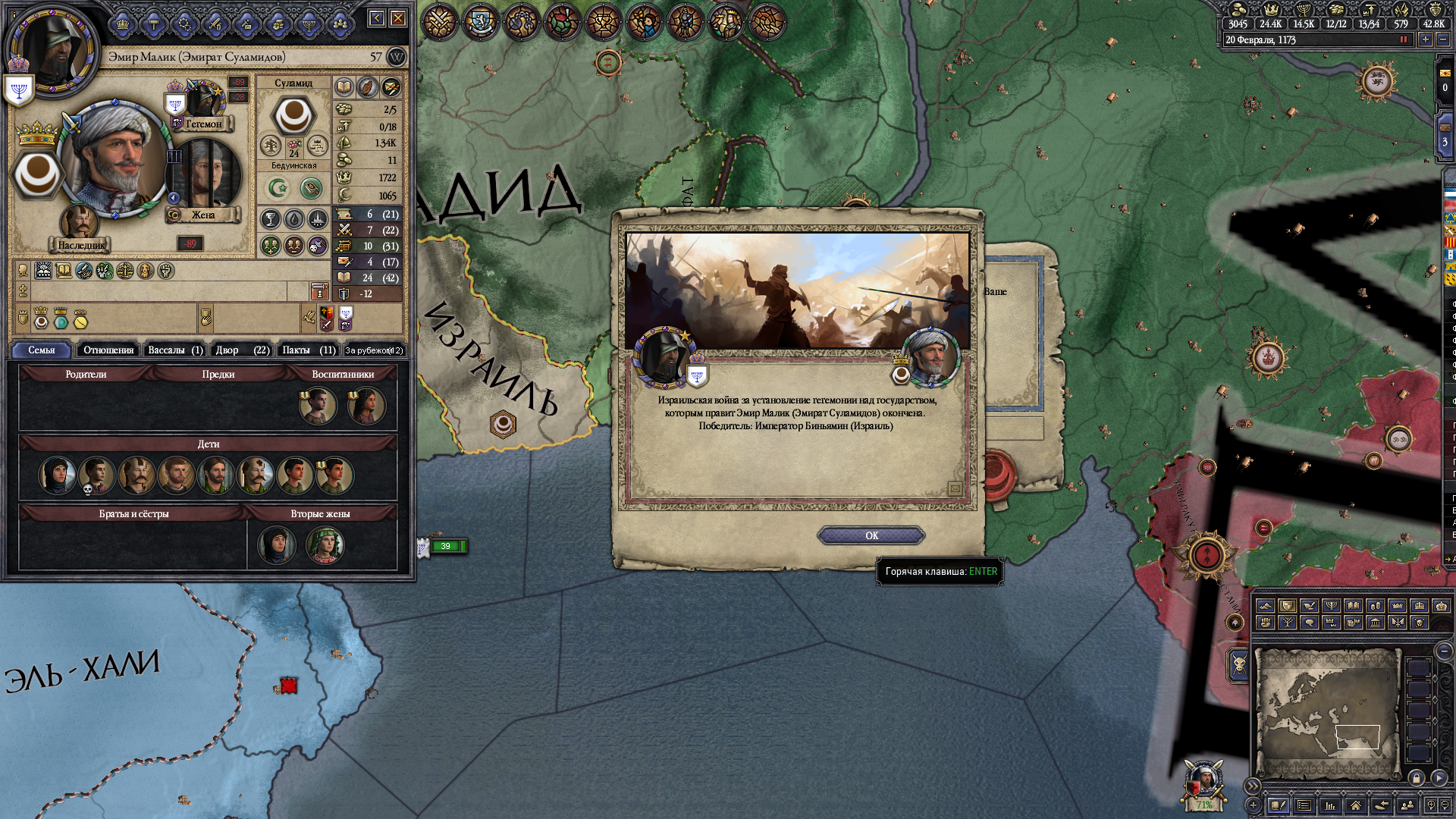Toggle the pause button beside the date
Image resolution: width=1456 pixels, height=819 pixels.
pyautogui.click(x=1404, y=39)
